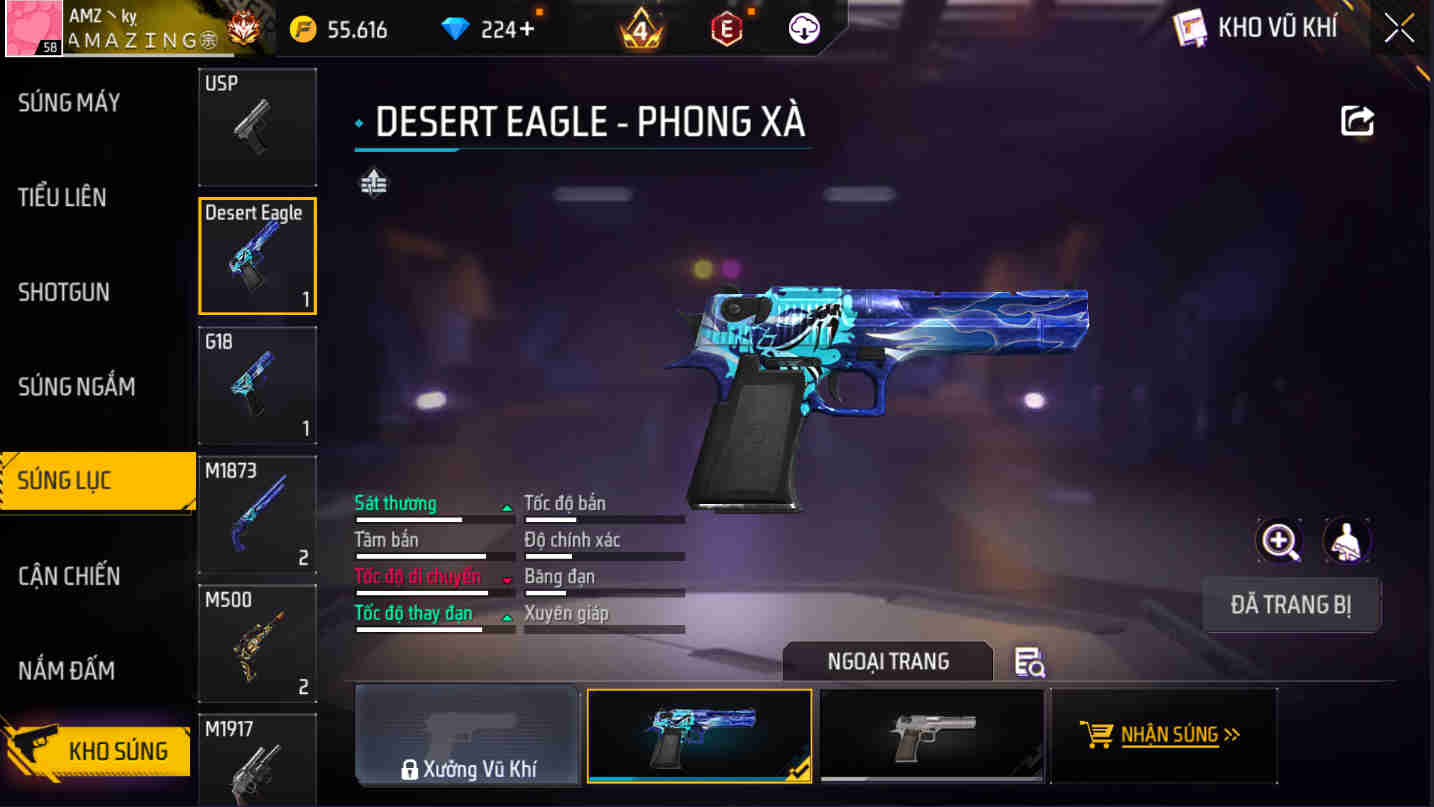The image size is (1434, 807).
Task: Click the magnifier zoom preview icon
Action: tap(1278, 541)
